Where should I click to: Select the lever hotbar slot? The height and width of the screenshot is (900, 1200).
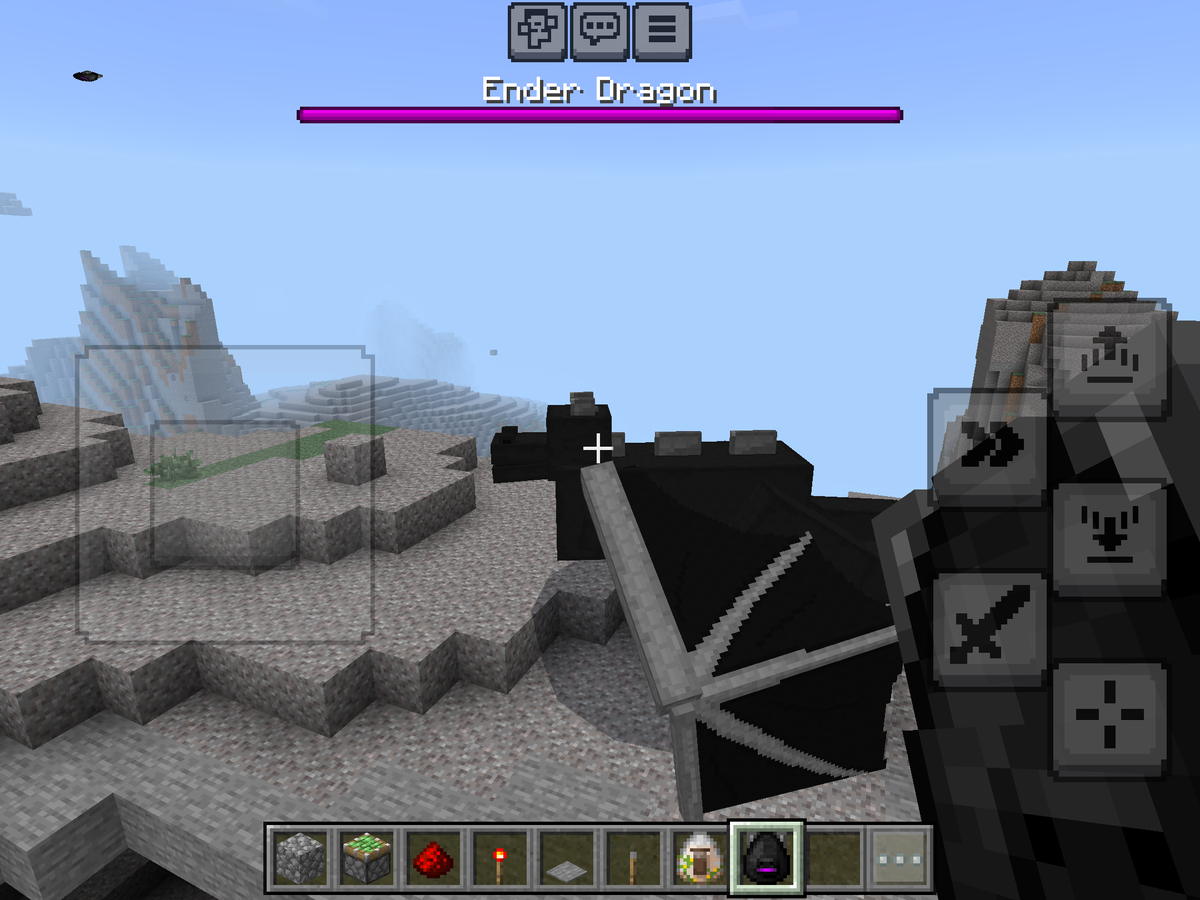click(632, 858)
